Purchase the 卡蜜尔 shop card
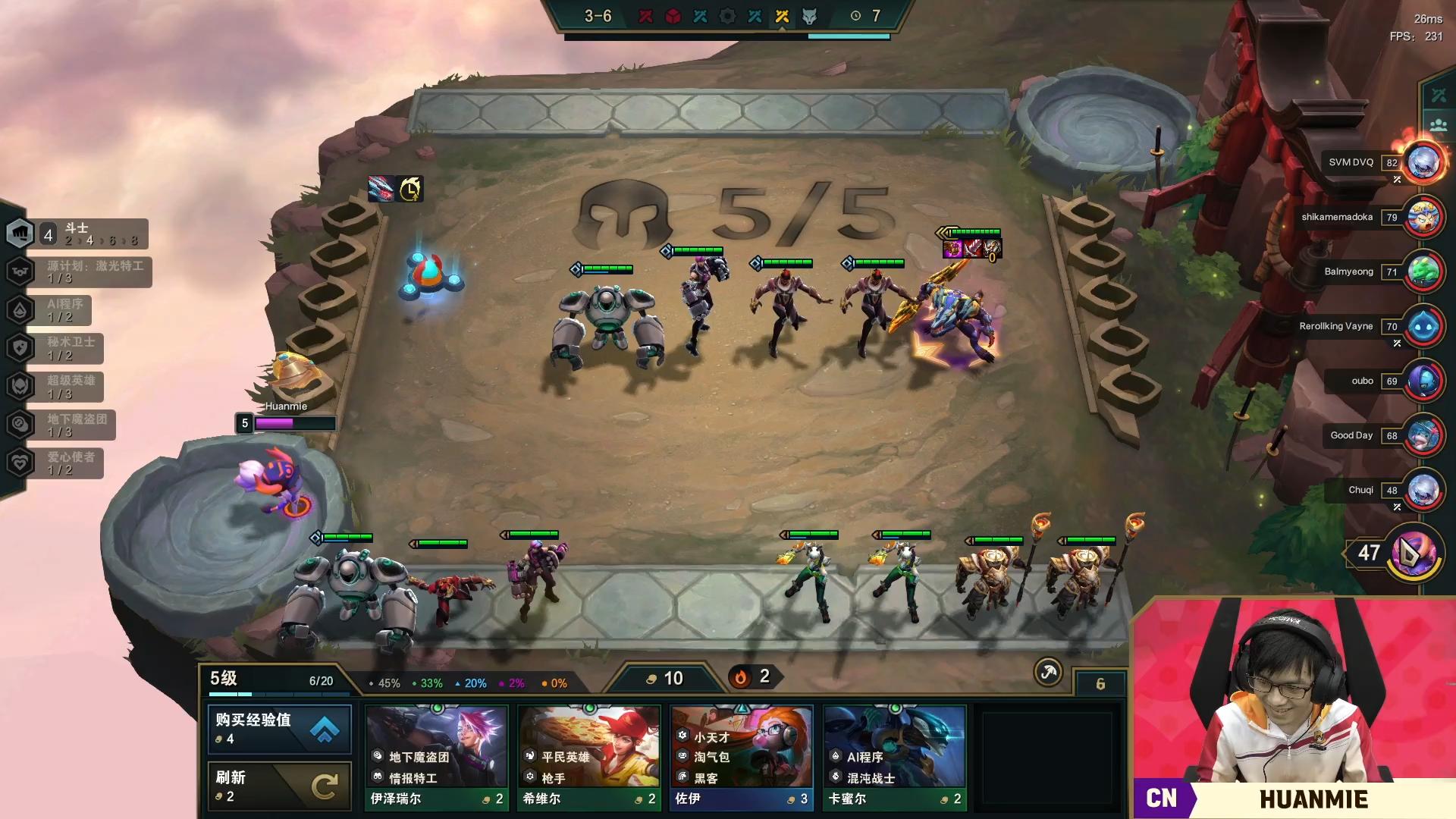This screenshot has width=1456, height=819. pyautogui.click(x=895, y=757)
